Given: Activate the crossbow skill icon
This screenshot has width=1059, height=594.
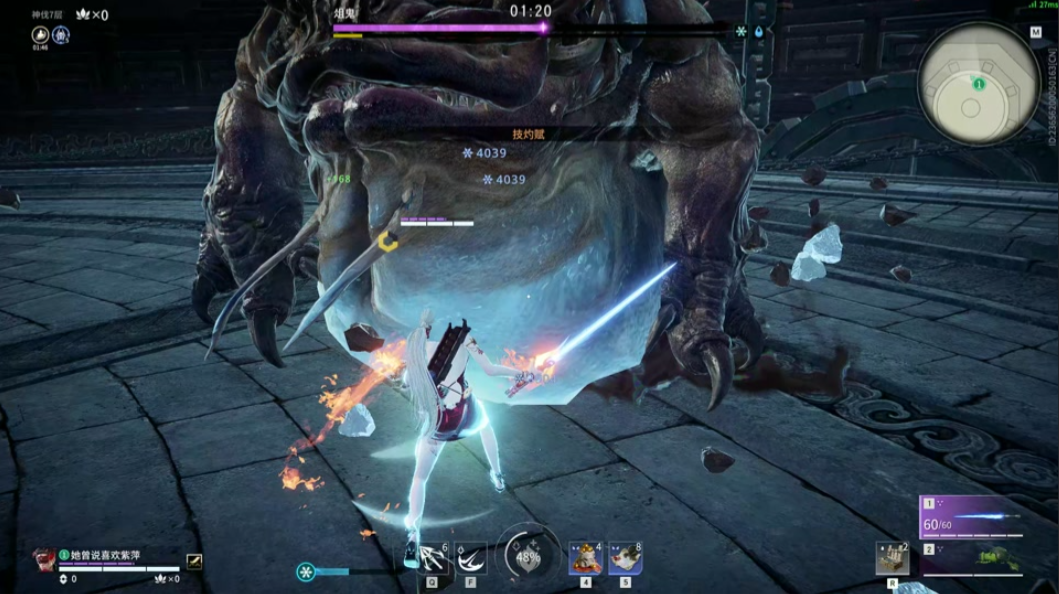Looking at the screenshot, I should [x=428, y=558].
